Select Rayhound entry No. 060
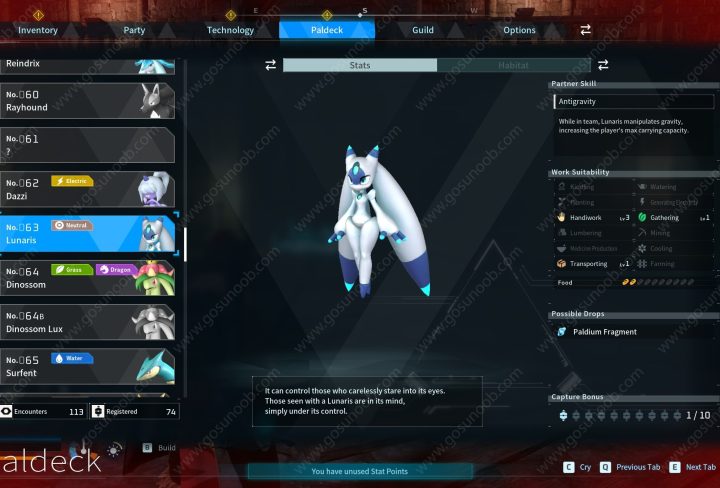720x488 pixels. pyautogui.click(x=88, y=101)
